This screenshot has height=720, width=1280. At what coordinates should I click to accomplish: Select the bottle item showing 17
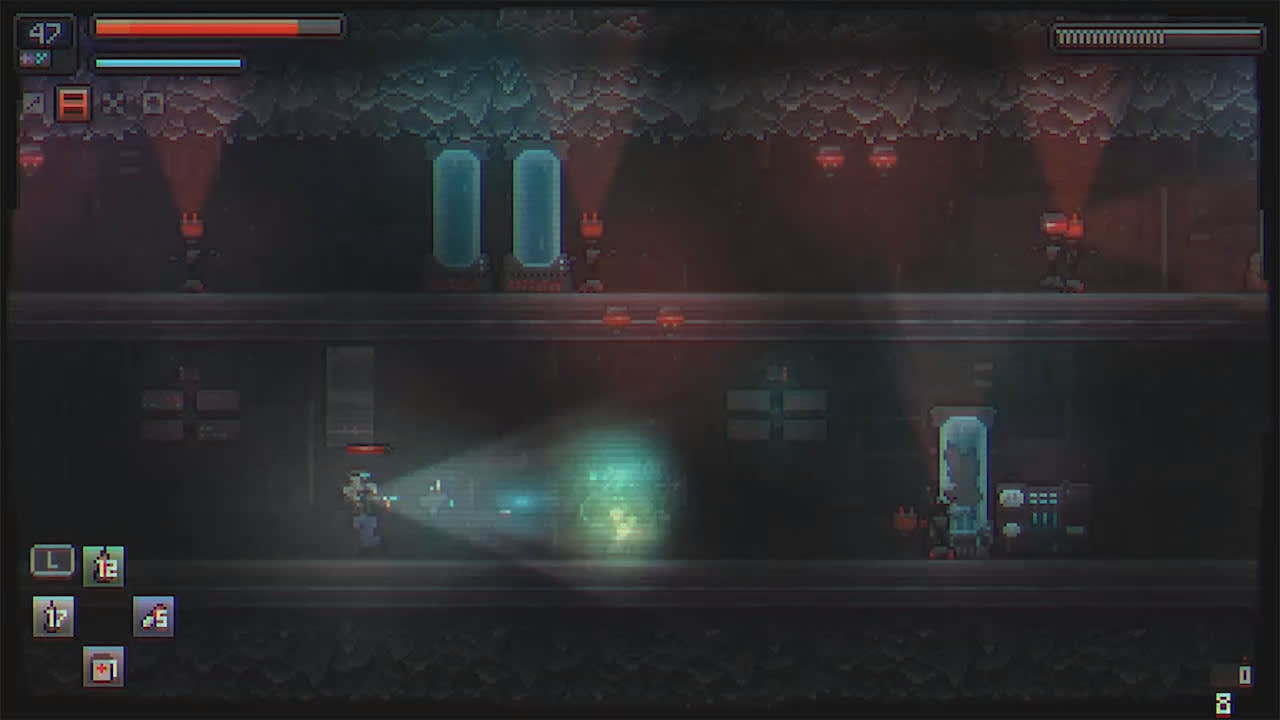coord(53,616)
